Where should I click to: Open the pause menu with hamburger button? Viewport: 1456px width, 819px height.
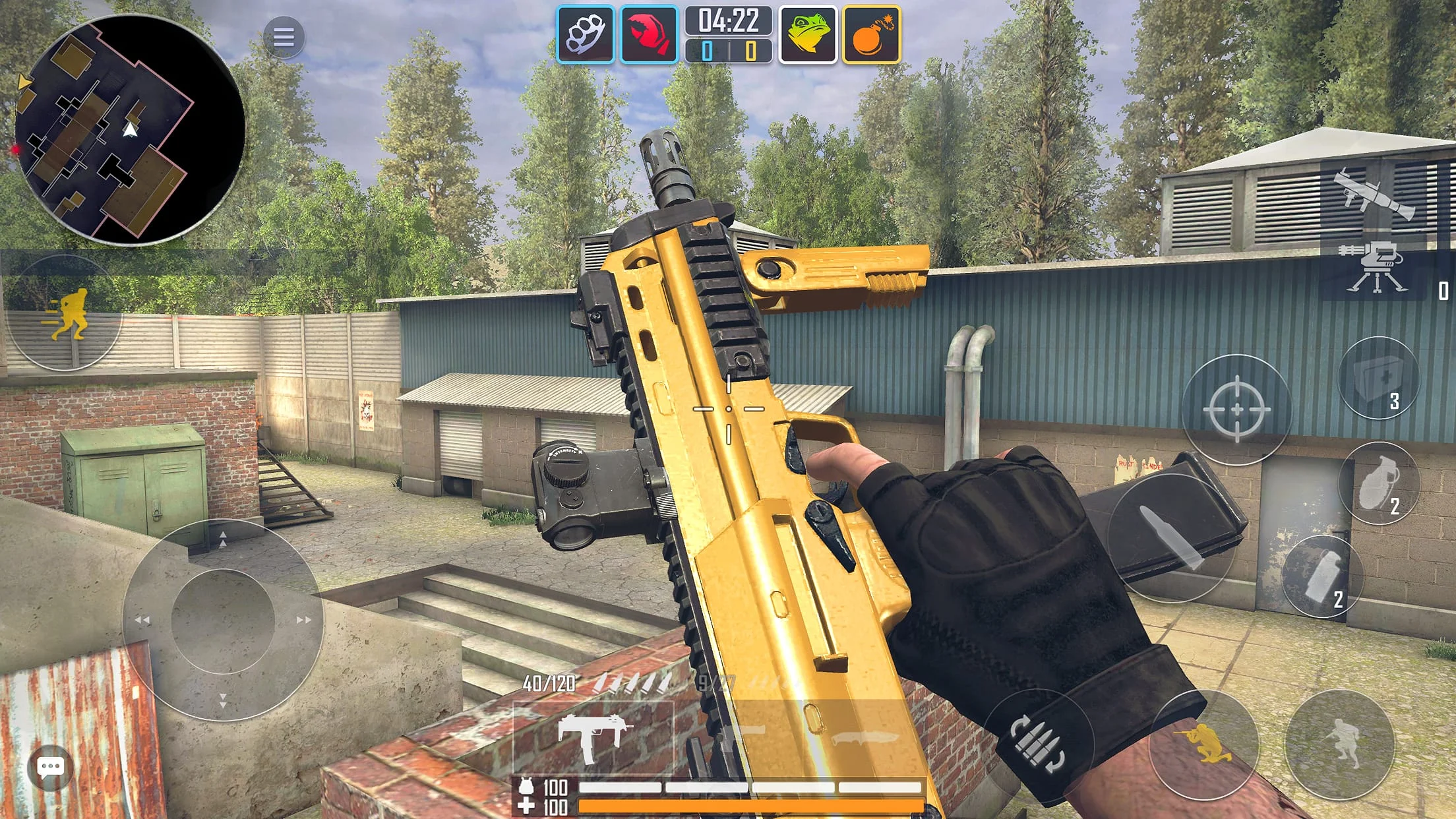pyautogui.click(x=286, y=36)
